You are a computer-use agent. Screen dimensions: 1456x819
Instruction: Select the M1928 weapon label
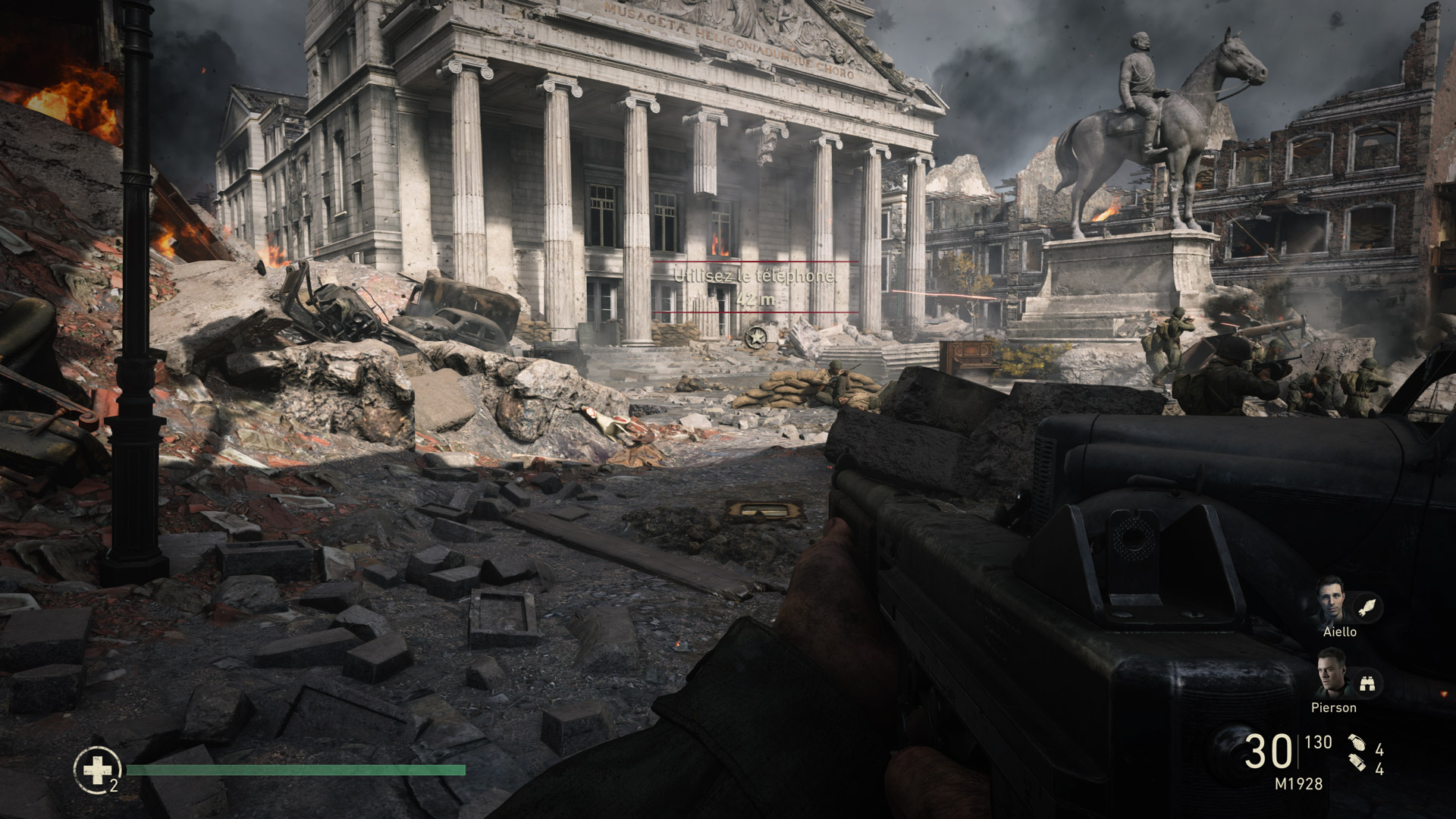click(1298, 784)
